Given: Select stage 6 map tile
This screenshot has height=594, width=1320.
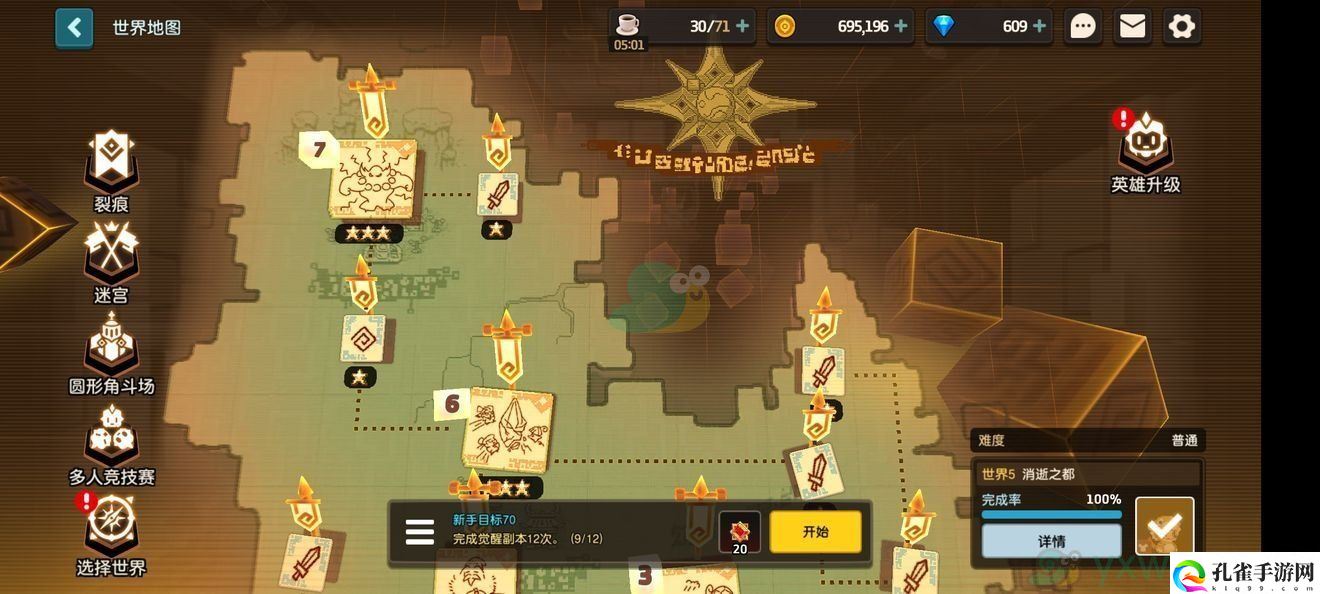Looking at the screenshot, I should tap(508, 428).
